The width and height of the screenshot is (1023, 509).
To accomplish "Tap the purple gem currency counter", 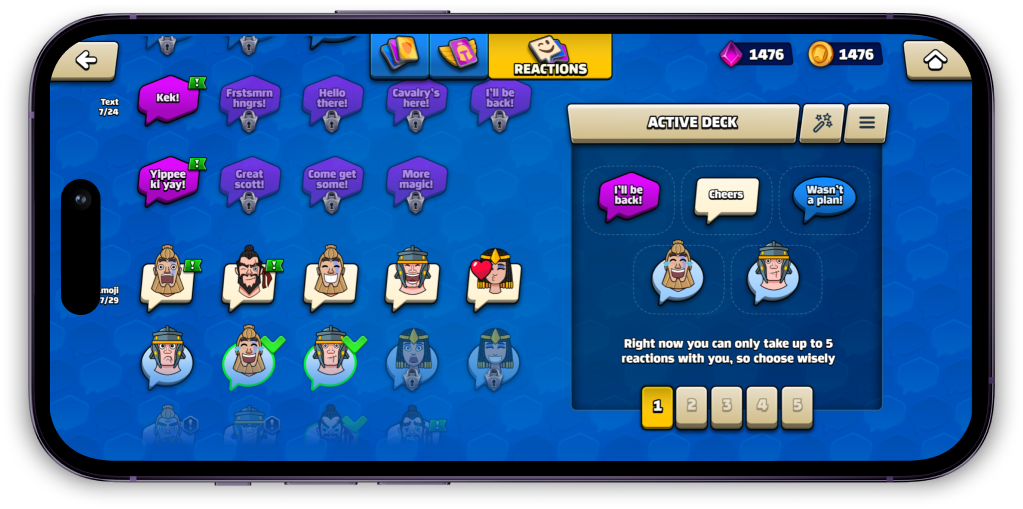I will [x=757, y=54].
